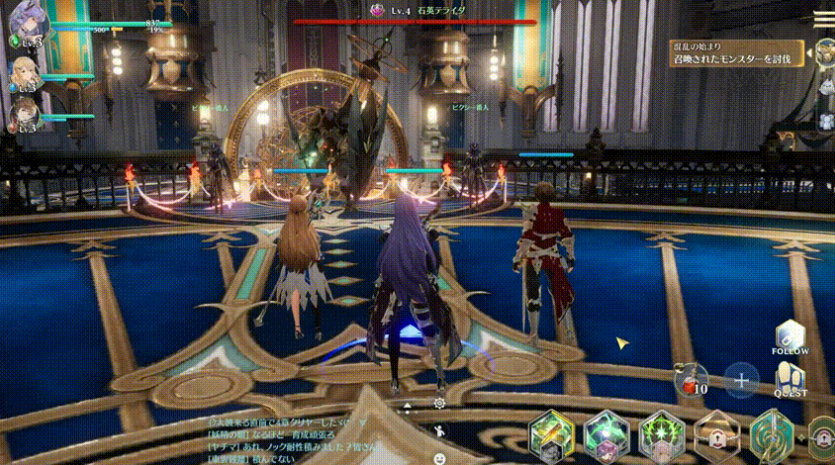835x465 pixels.
Task: Trigger the green swirl purple-haired skill
Action: point(607,434)
